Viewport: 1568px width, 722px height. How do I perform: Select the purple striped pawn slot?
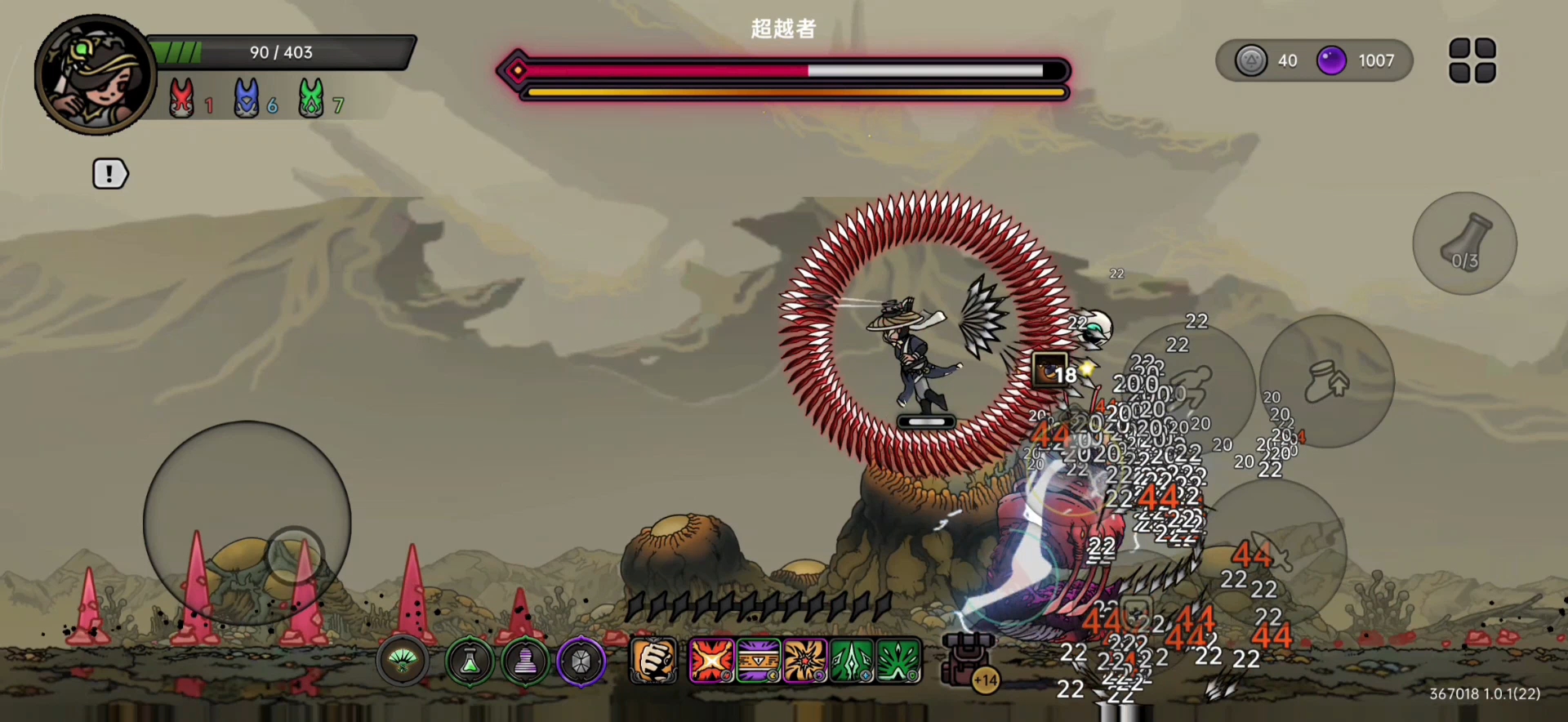pos(525,662)
